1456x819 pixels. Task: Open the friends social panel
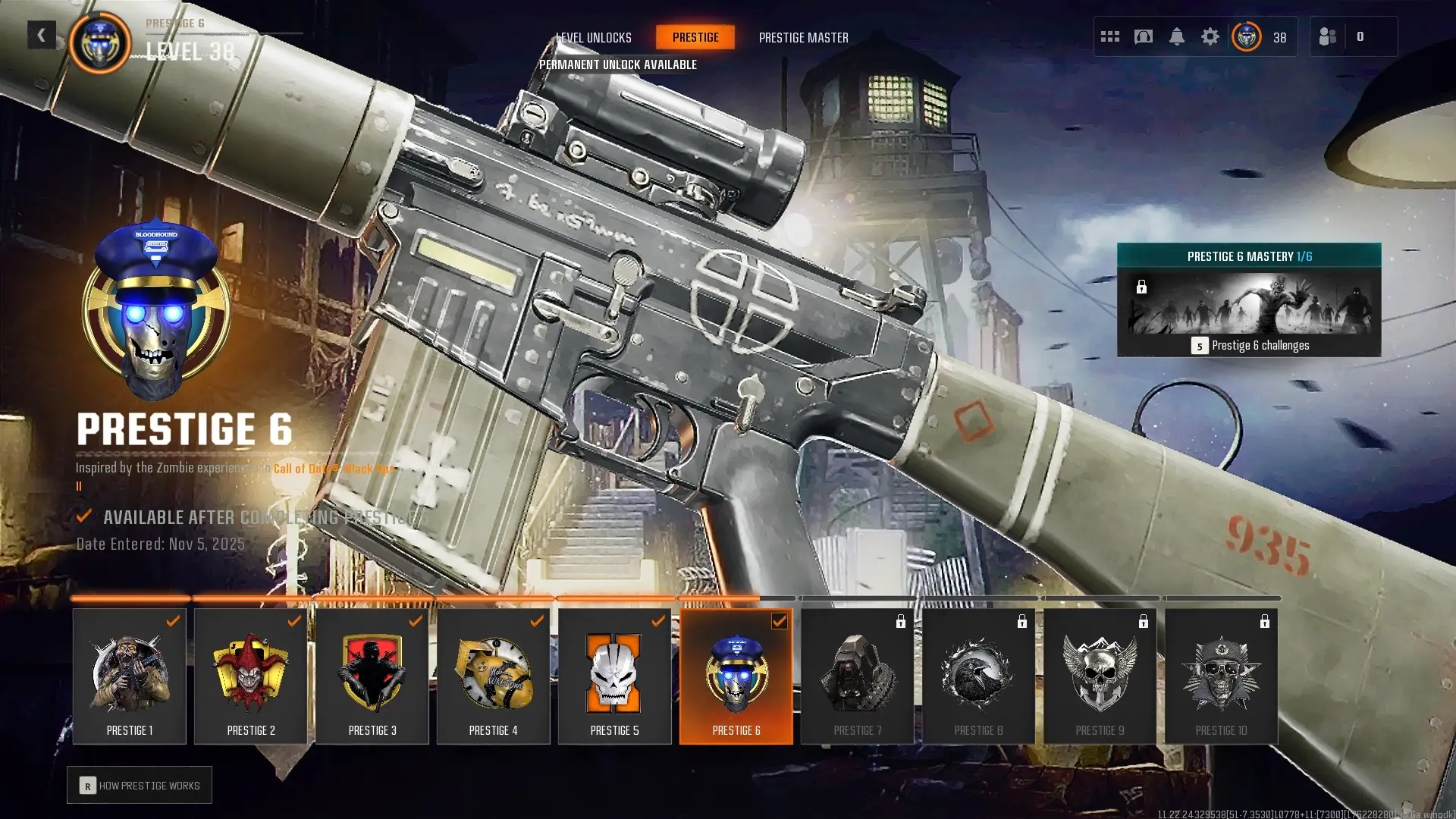(1328, 36)
